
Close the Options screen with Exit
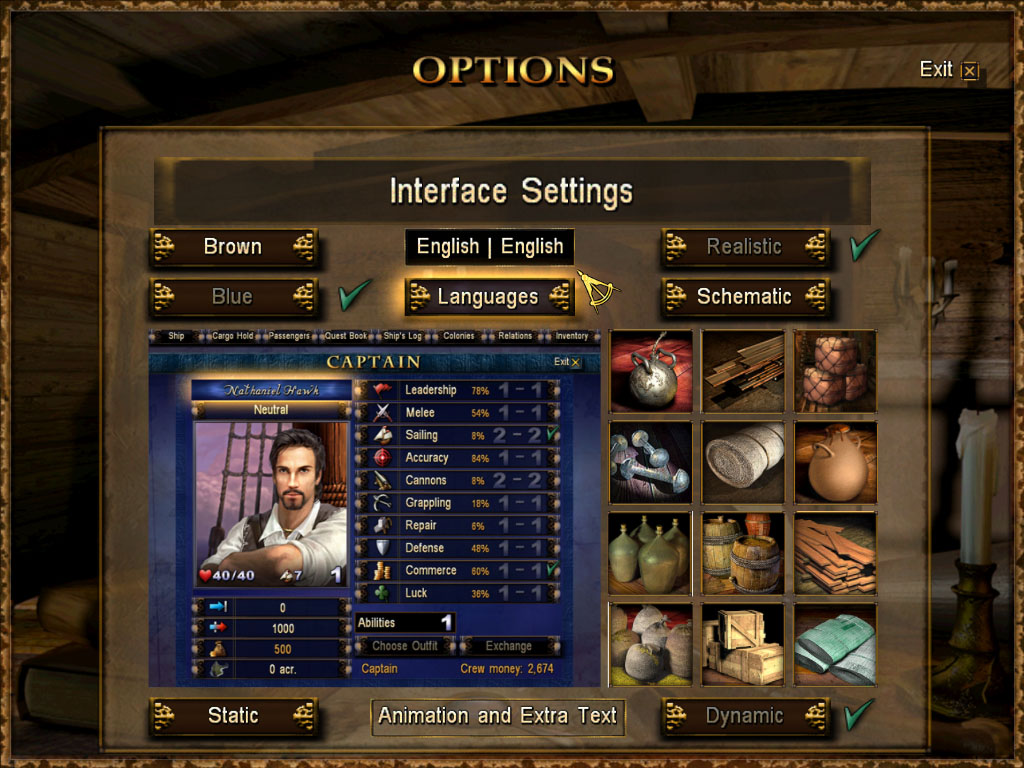[948, 70]
